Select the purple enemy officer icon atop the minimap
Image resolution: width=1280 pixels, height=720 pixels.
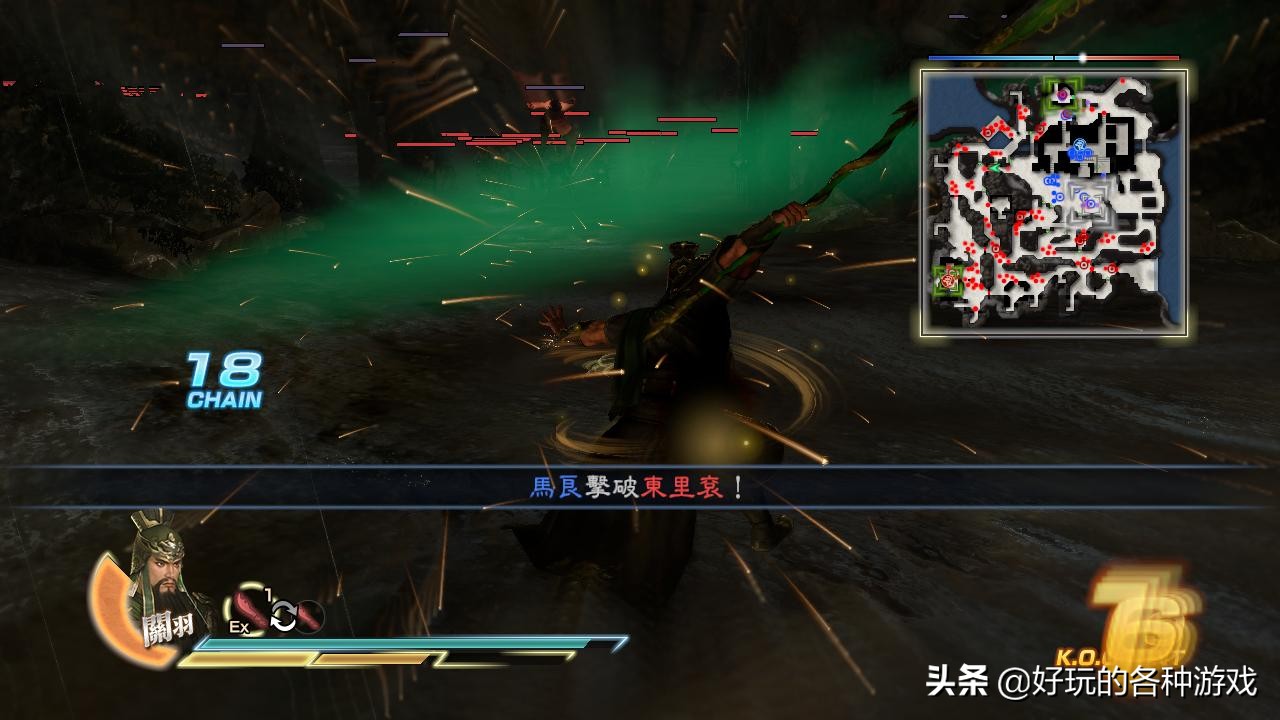1062,96
